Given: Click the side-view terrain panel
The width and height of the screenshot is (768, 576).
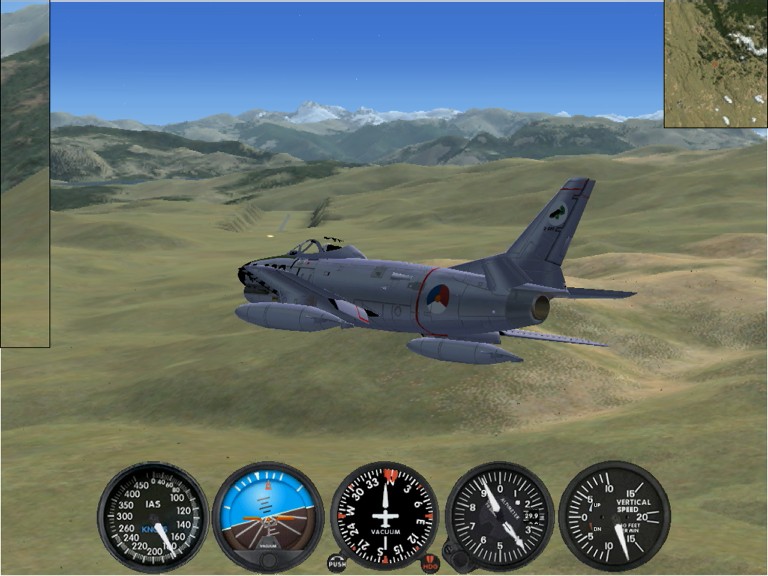Looking at the screenshot, I should pos(24,175).
